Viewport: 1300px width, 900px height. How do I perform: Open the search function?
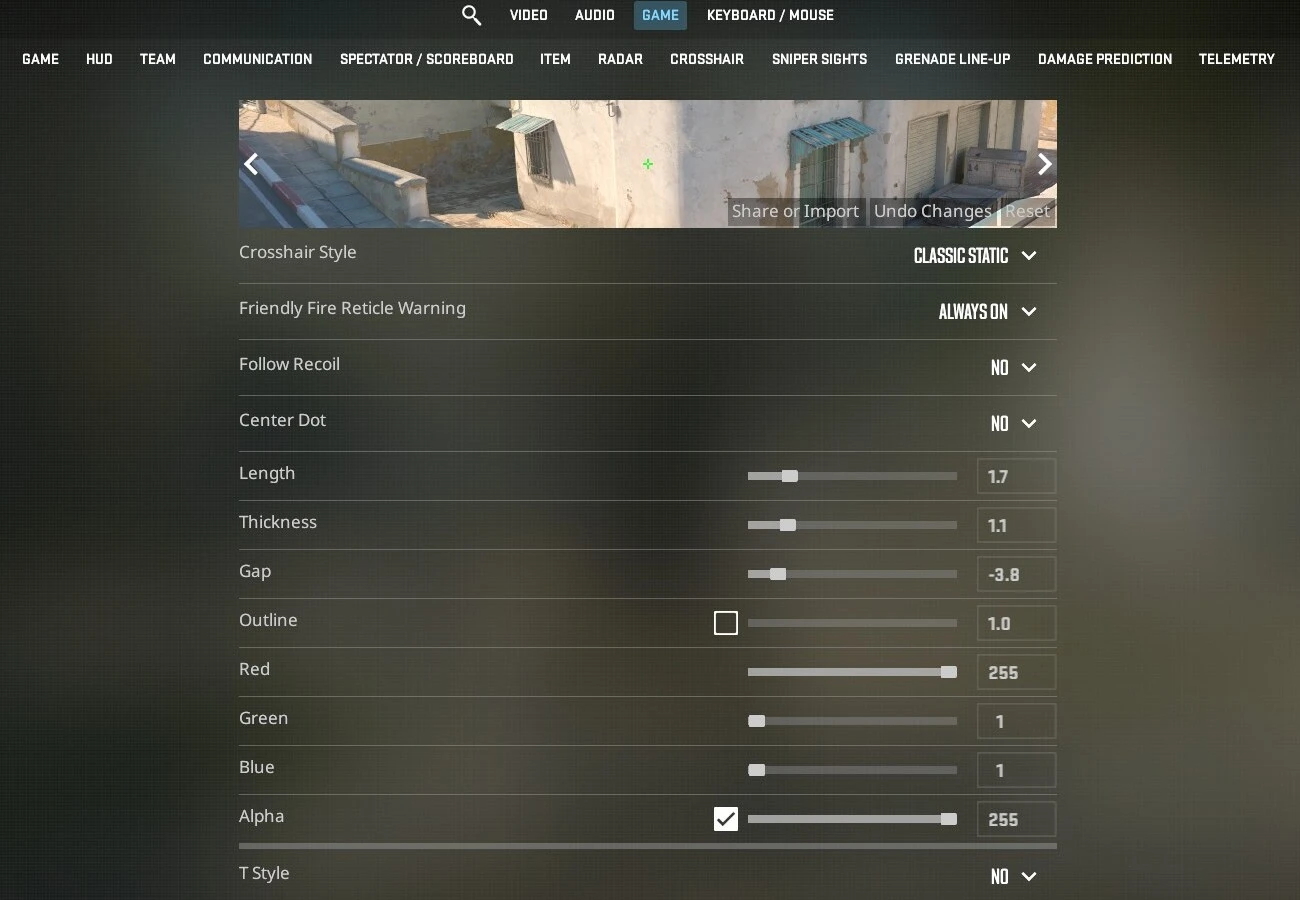click(471, 15)
